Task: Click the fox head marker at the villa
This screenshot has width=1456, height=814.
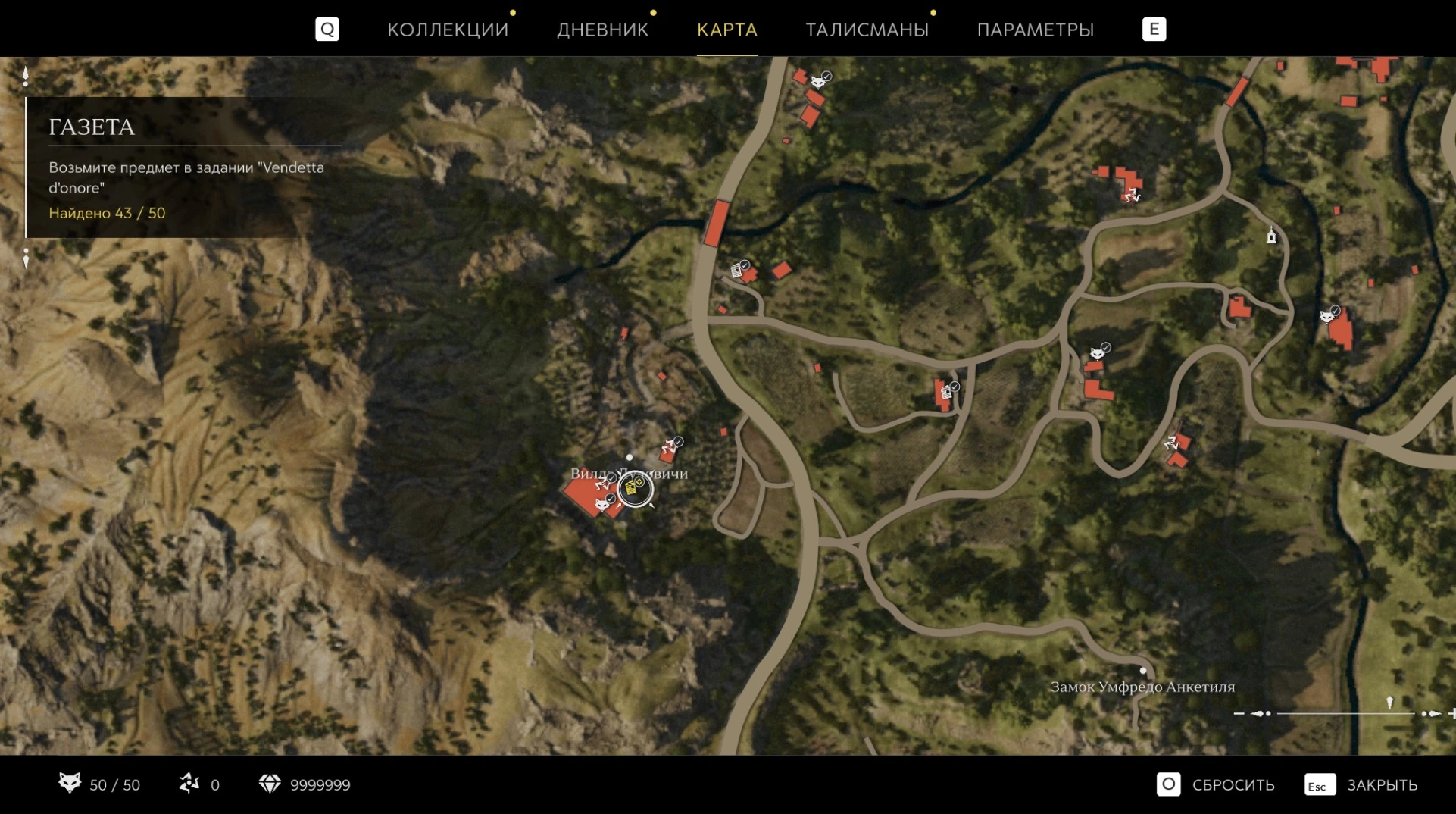Action: (x=602, y=504)
